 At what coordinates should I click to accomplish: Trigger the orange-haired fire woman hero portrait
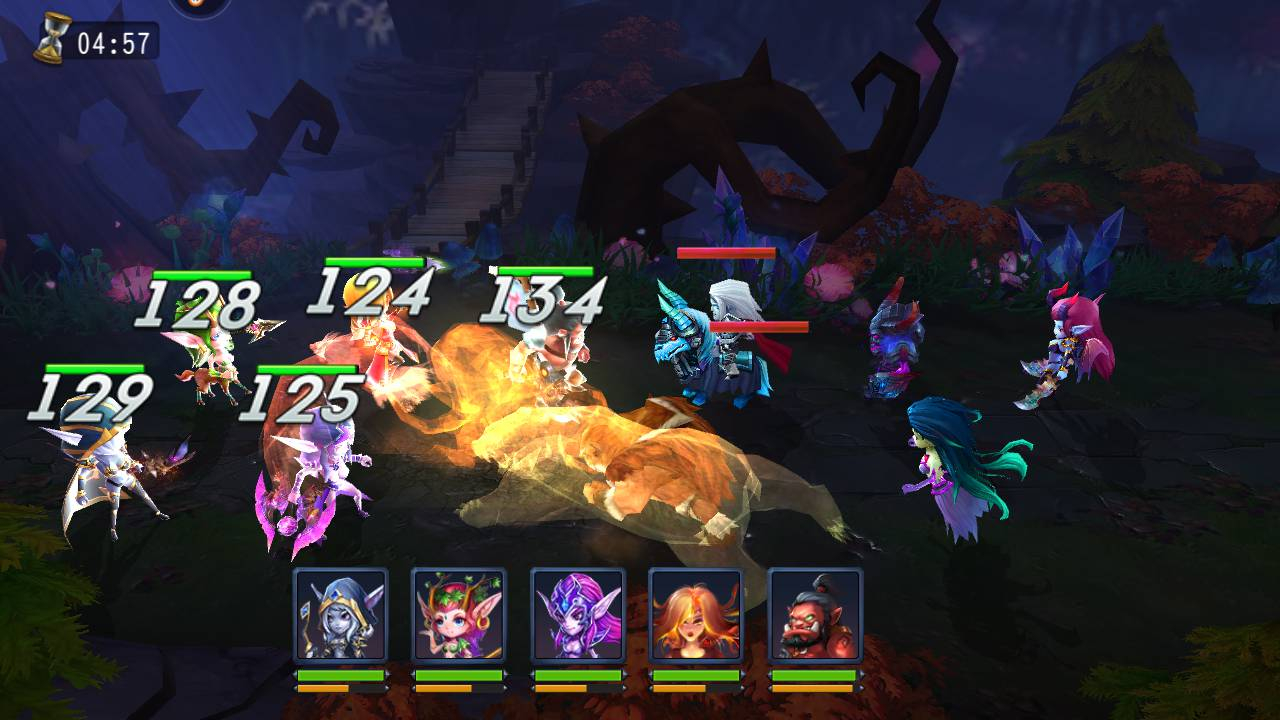click(x=696, y=614)
